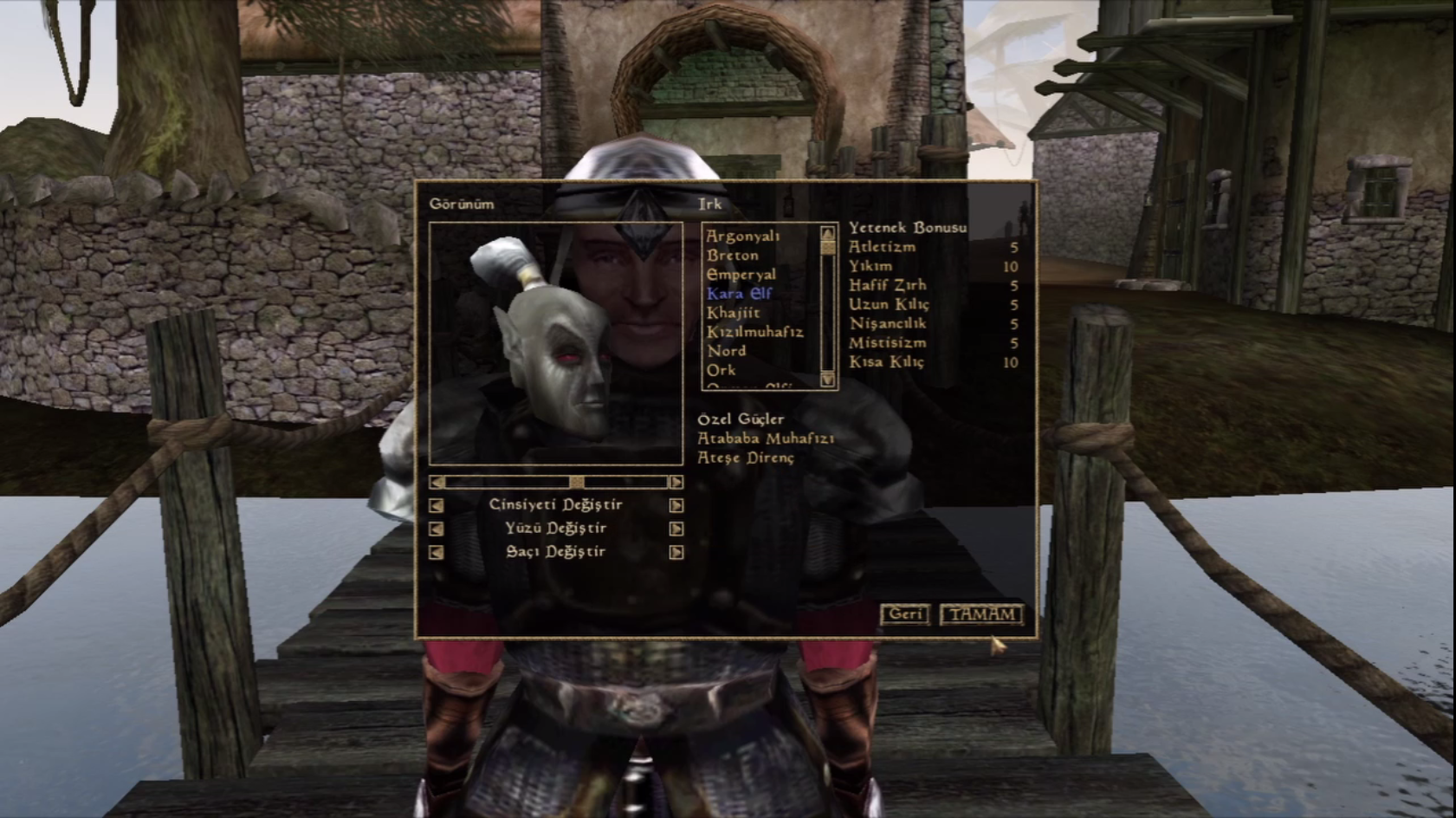Select the Kara Elf race entry
The image size is (1456, 818).
pos(739,294)
